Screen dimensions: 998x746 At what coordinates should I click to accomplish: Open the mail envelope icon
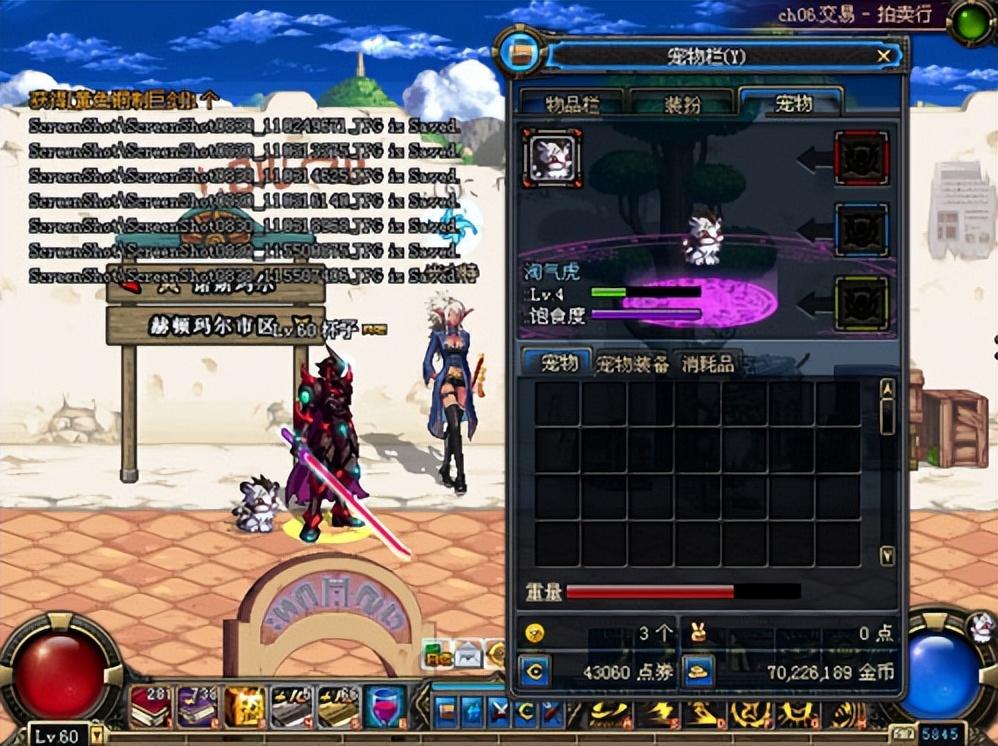tap(468, 656)
